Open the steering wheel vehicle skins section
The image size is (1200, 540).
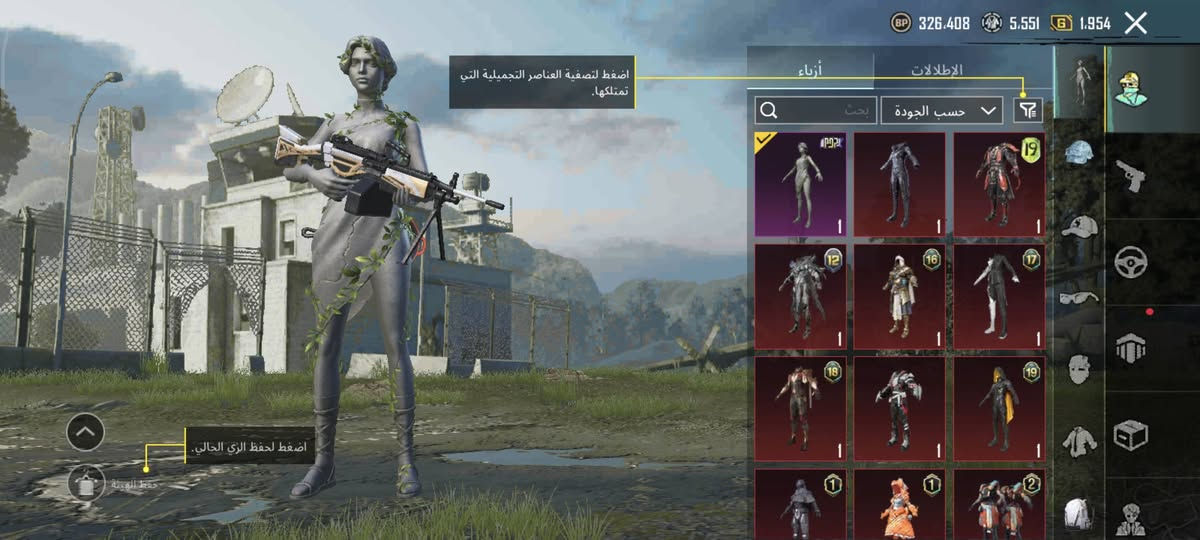pos(1132,262)
